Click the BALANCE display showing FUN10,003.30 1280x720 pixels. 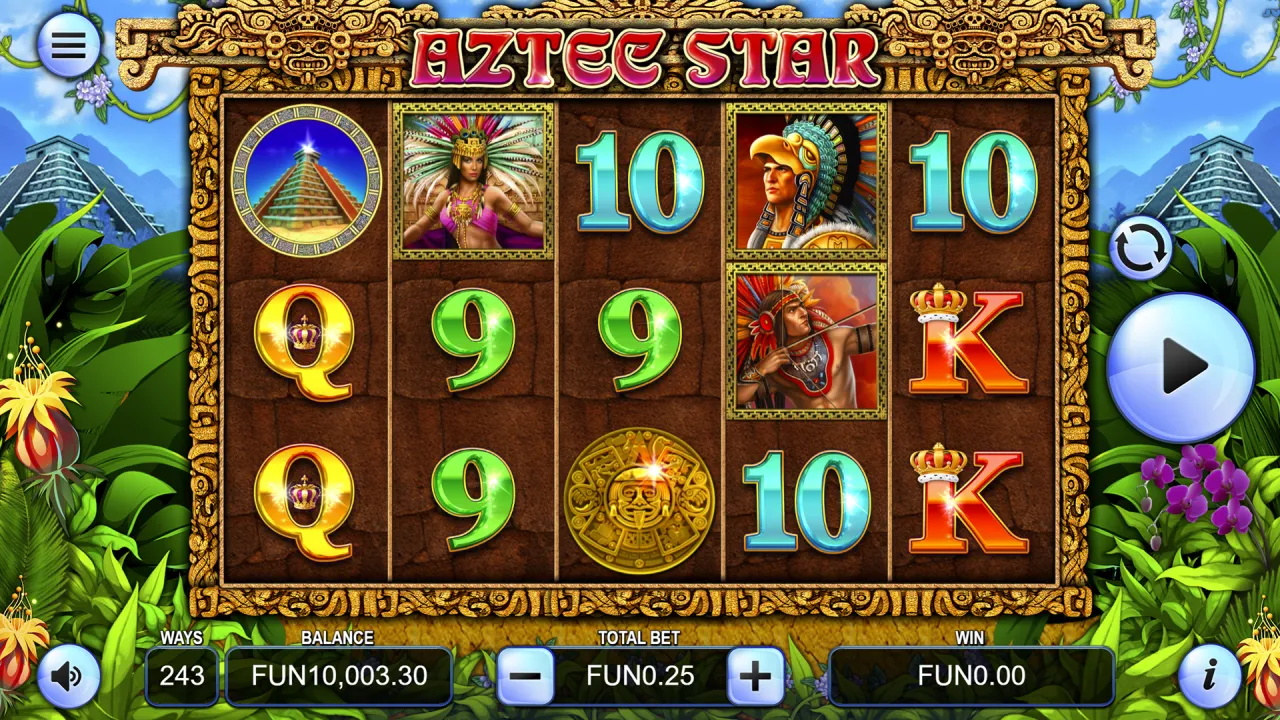(x=339, y=676)
